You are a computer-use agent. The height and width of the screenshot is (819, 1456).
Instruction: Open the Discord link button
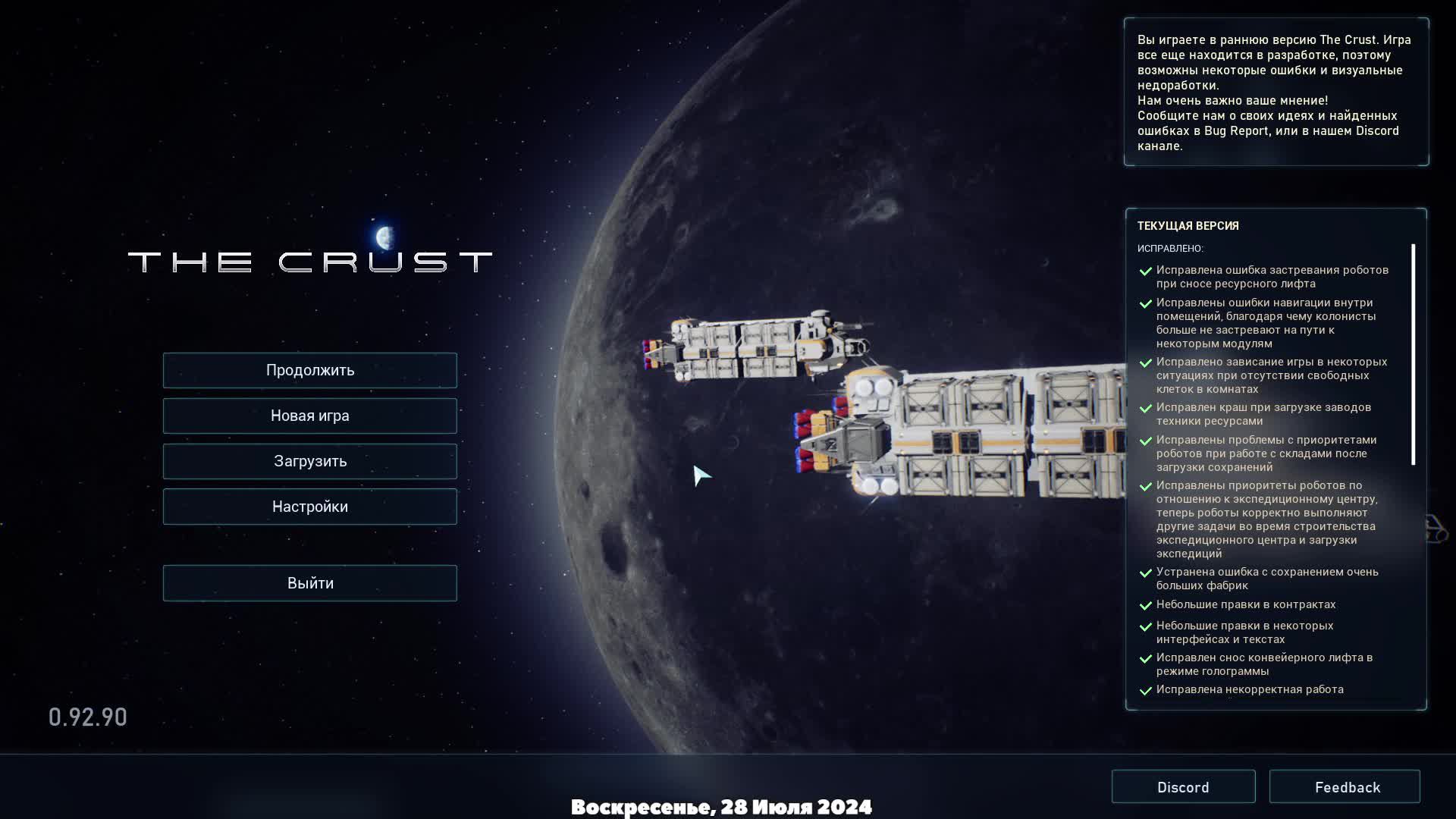pyautogui.click(x=1183, y=787)
